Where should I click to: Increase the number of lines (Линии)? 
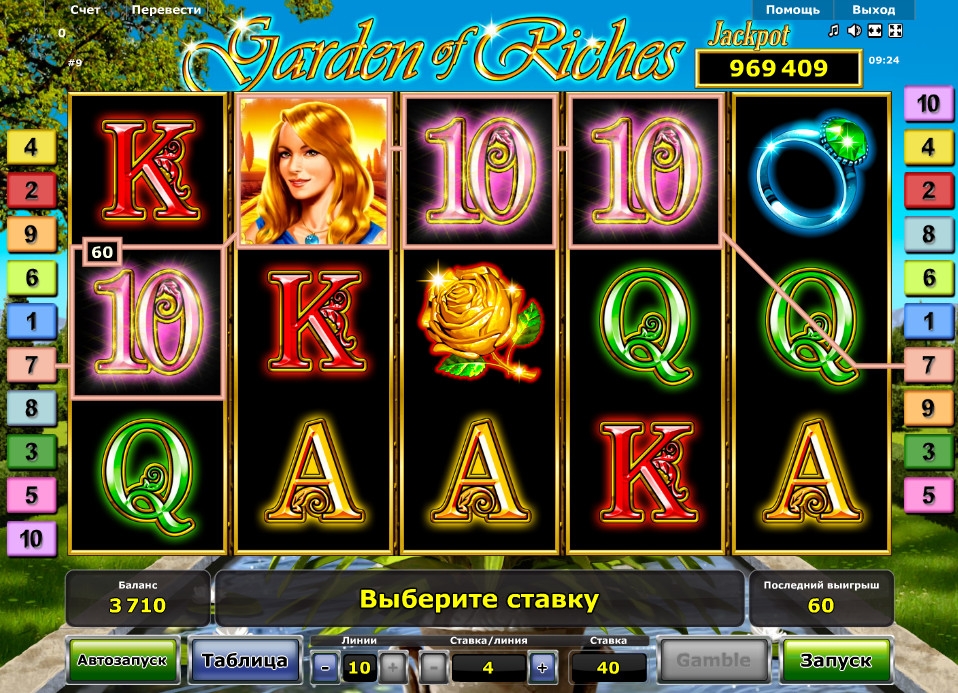point(393,667)
